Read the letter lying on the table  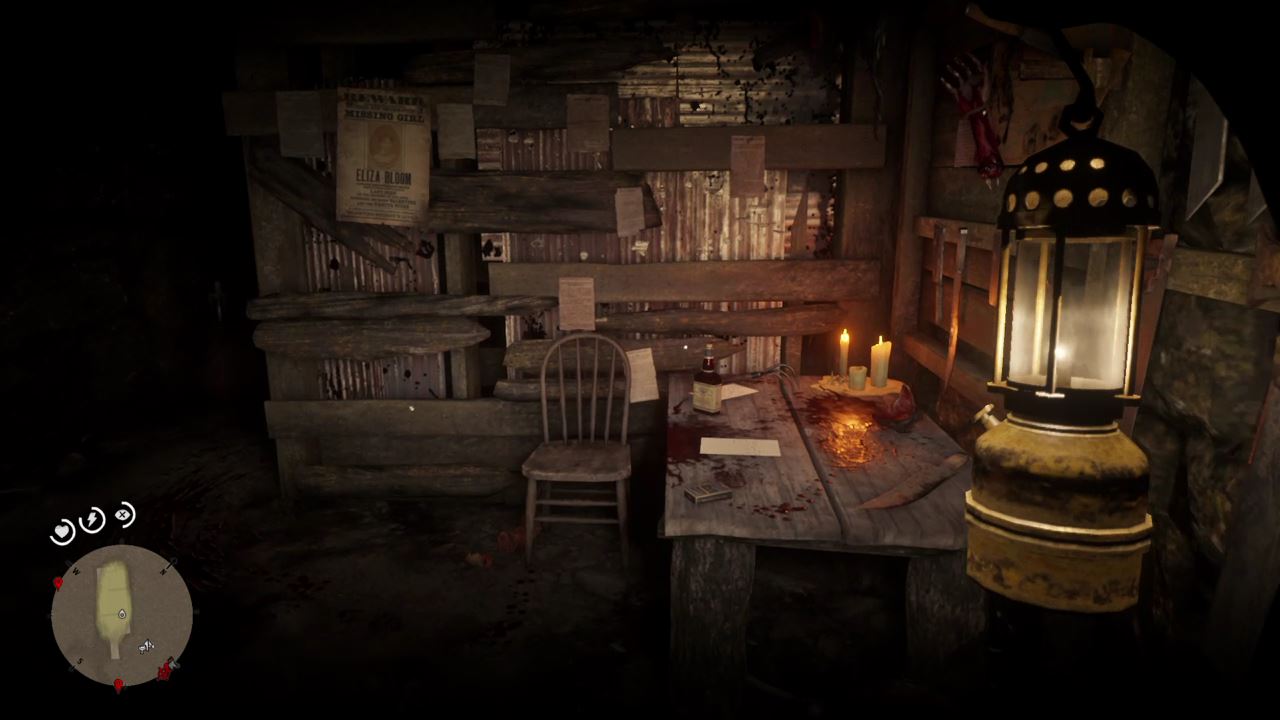[739, 446]
